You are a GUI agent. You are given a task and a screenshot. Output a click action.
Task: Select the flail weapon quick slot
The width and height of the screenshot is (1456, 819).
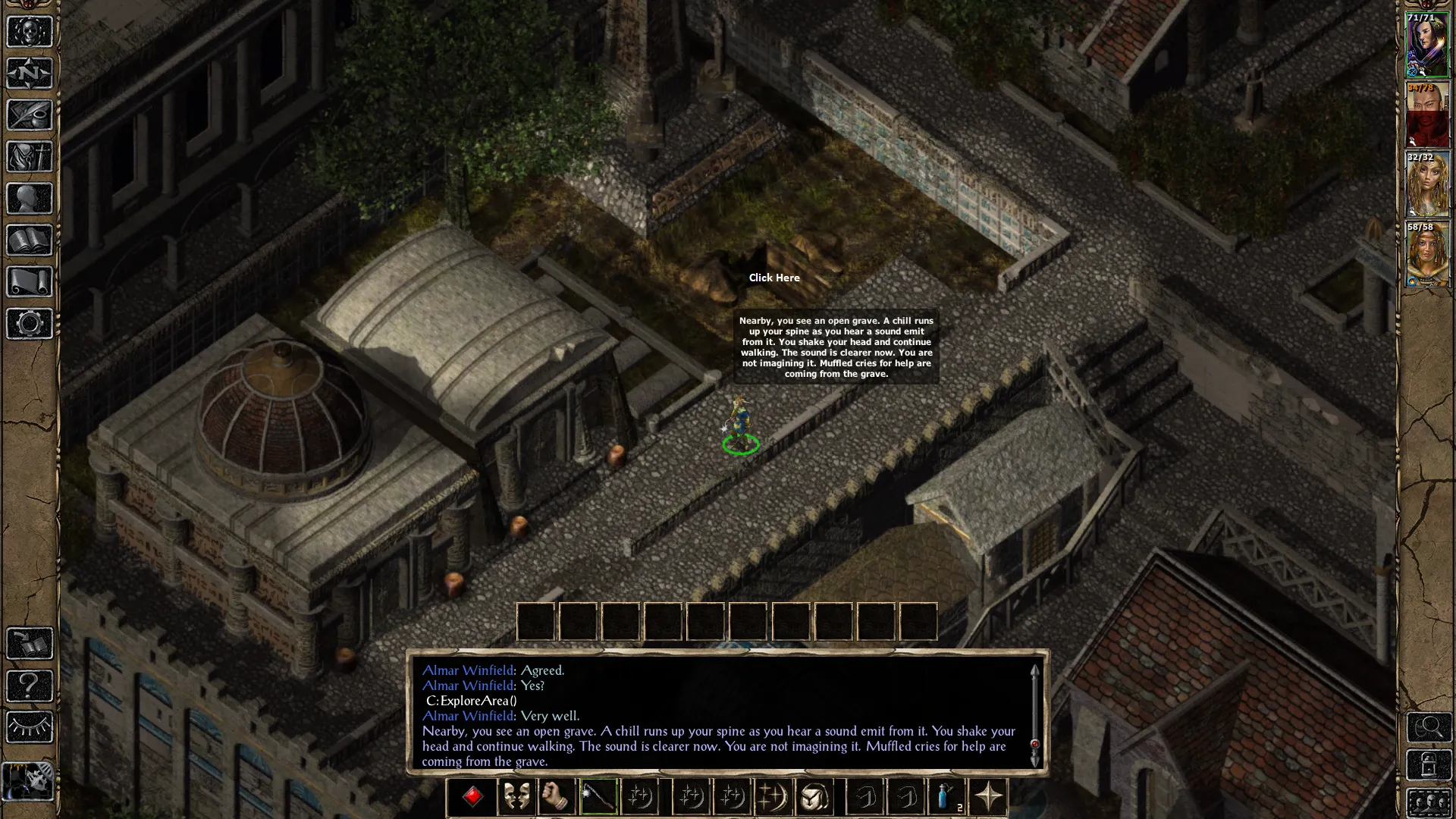click(x=598, y=797)
